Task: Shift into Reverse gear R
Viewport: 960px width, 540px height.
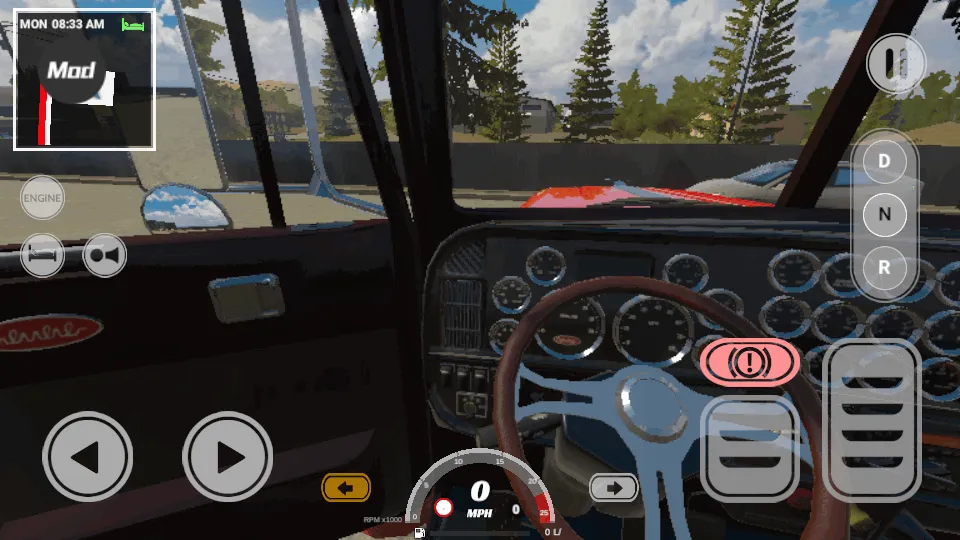Action: pos(884,268)
